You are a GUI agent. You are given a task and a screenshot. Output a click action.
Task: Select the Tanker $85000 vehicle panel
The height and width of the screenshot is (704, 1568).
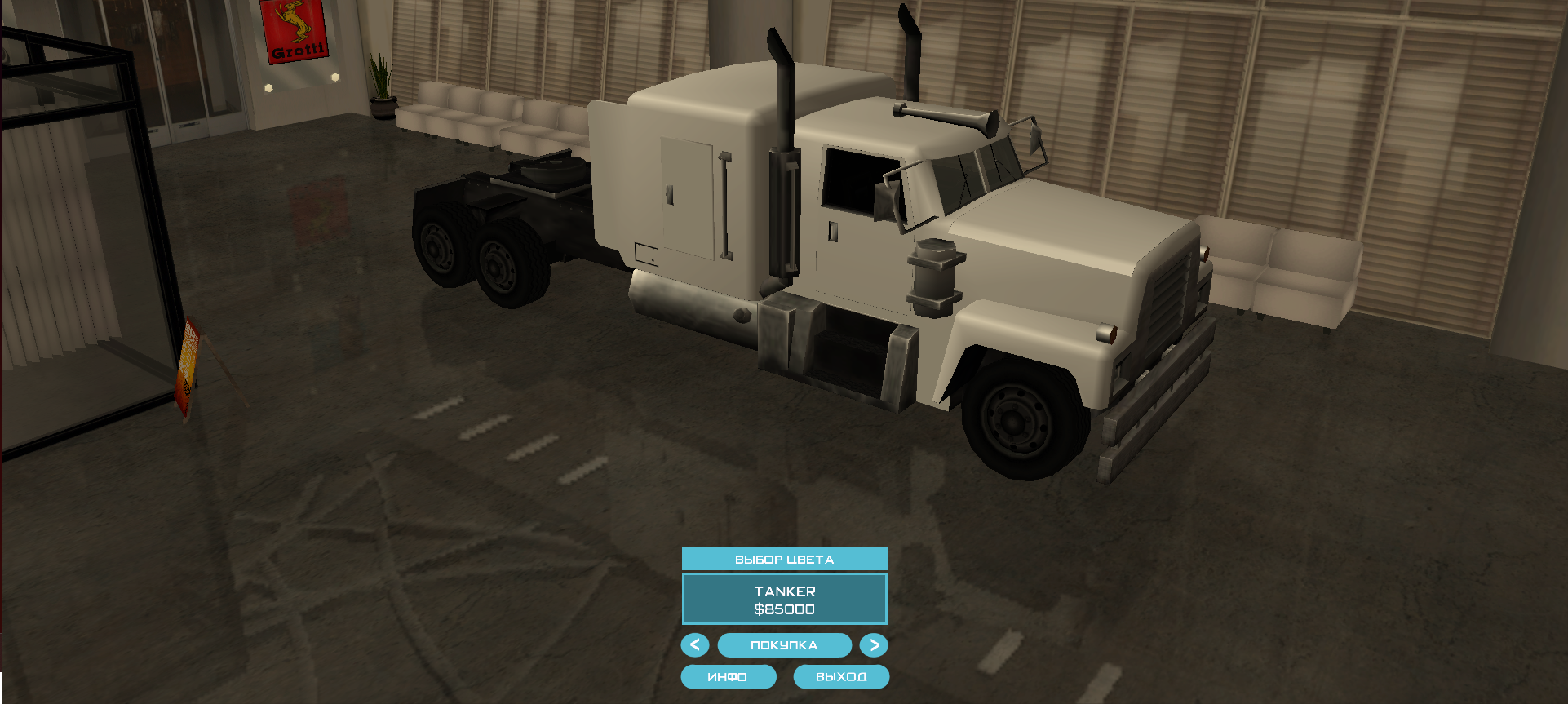[784, 600]
